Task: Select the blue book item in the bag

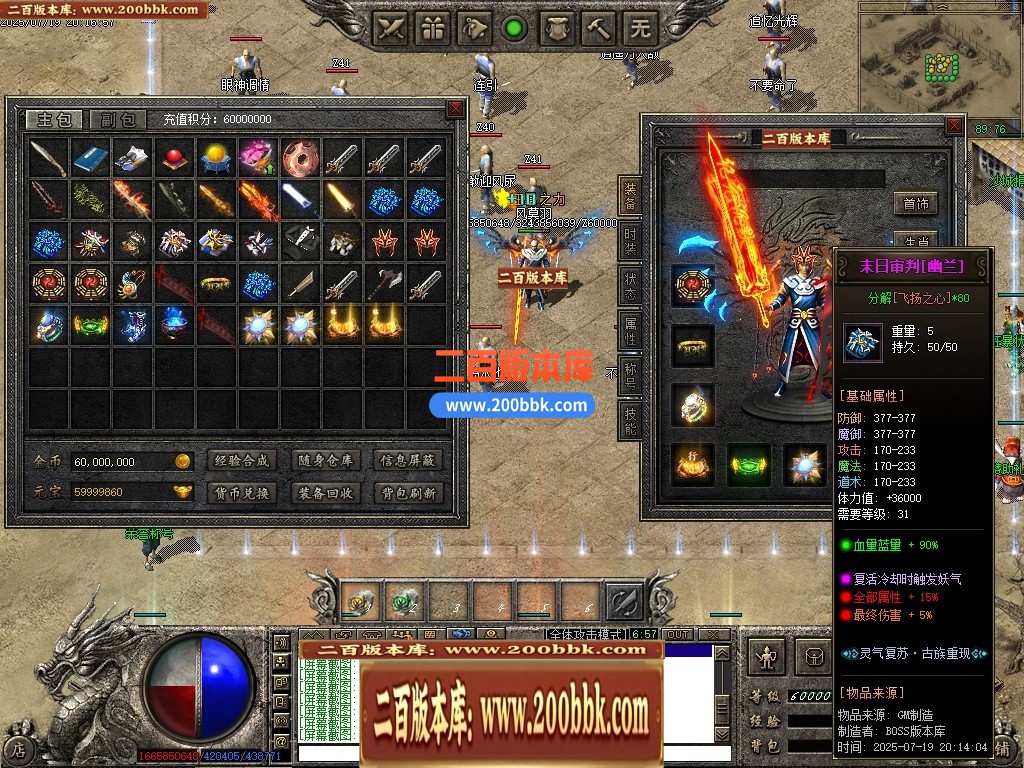Action: [x=90, y=158]
